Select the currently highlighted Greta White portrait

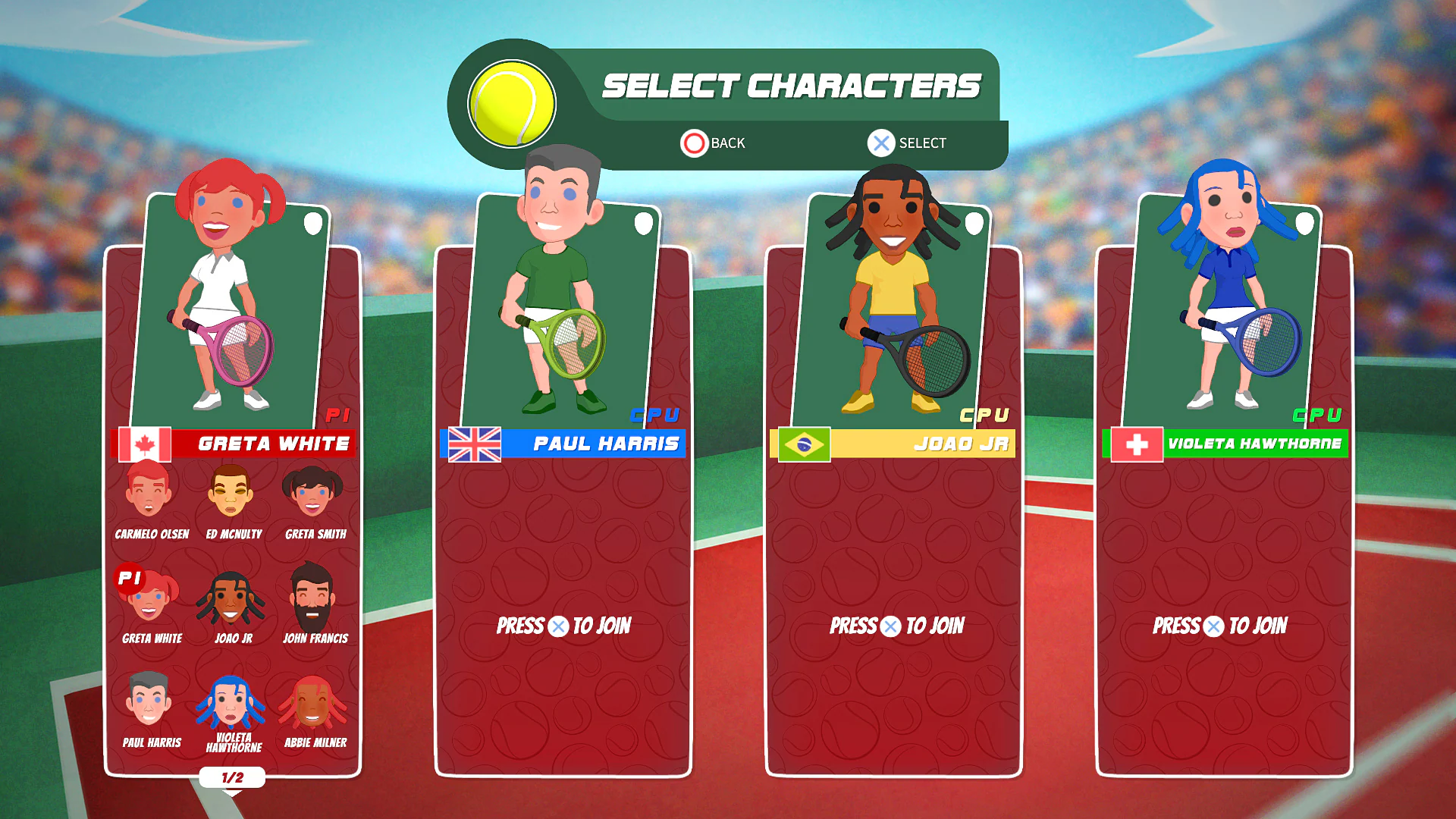coord(151,603)
